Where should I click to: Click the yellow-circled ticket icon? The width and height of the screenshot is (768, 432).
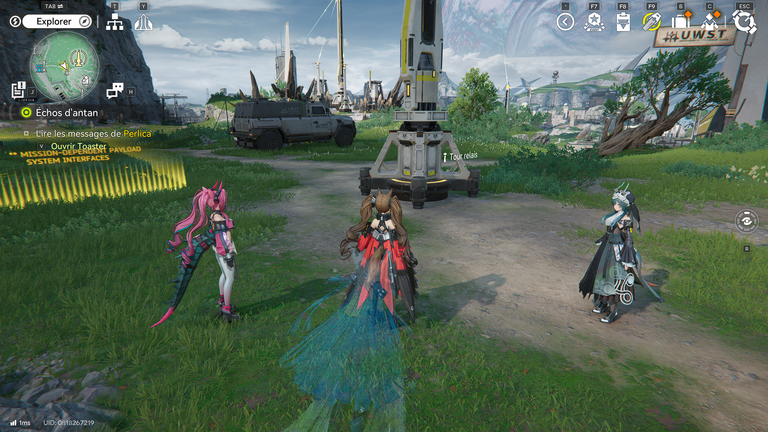(x=651, y=22)
